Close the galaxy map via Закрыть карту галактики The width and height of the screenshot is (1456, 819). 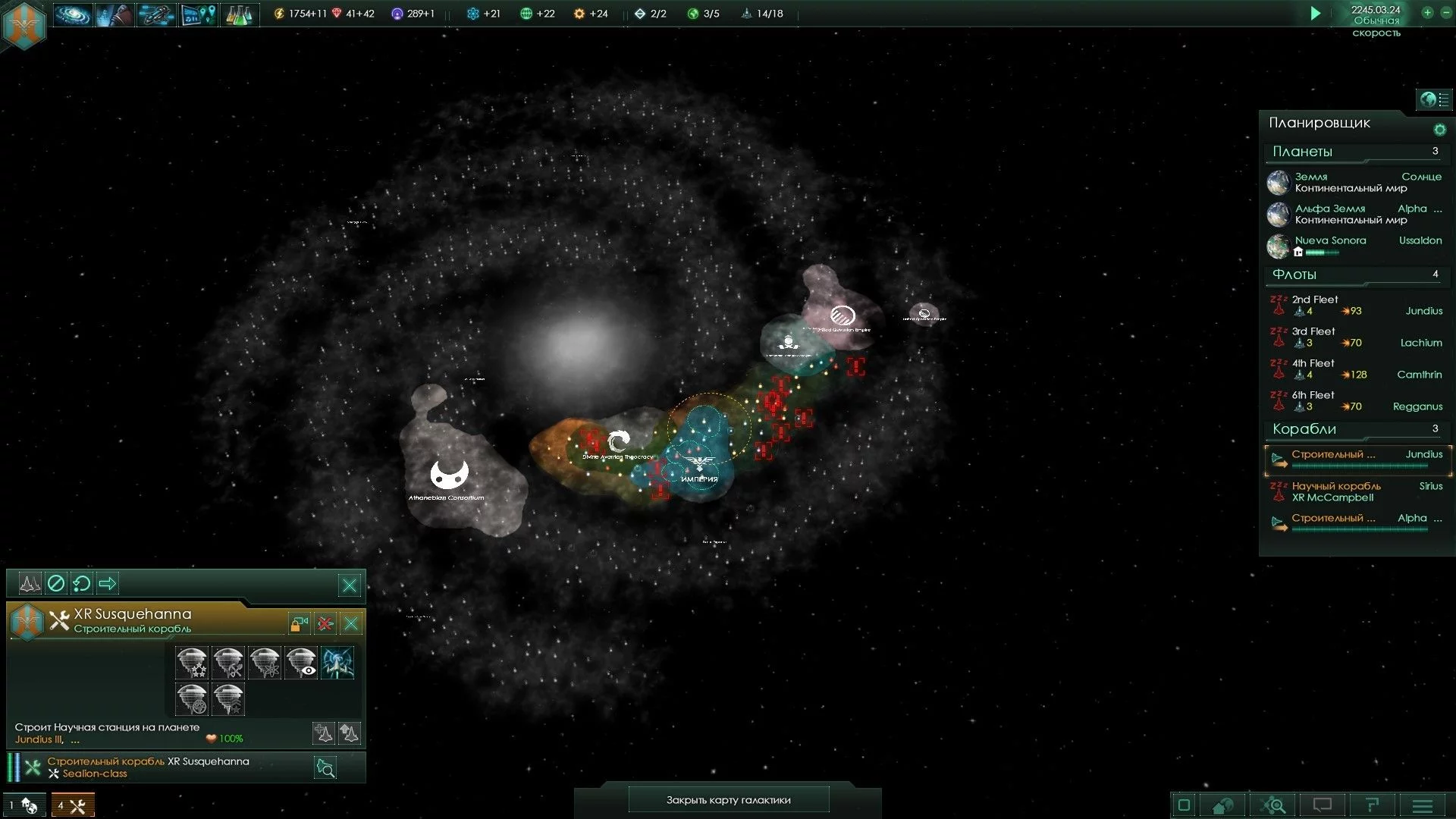(728, 800)
